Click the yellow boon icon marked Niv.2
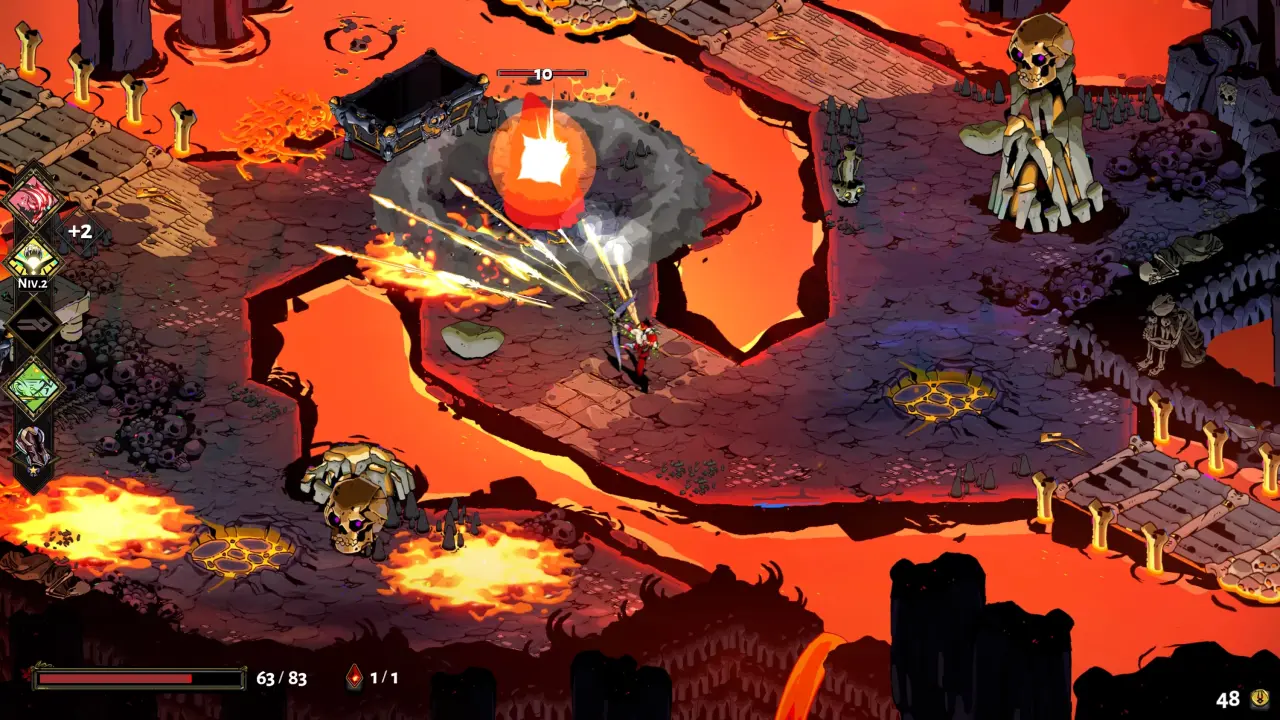 (33, 258)
